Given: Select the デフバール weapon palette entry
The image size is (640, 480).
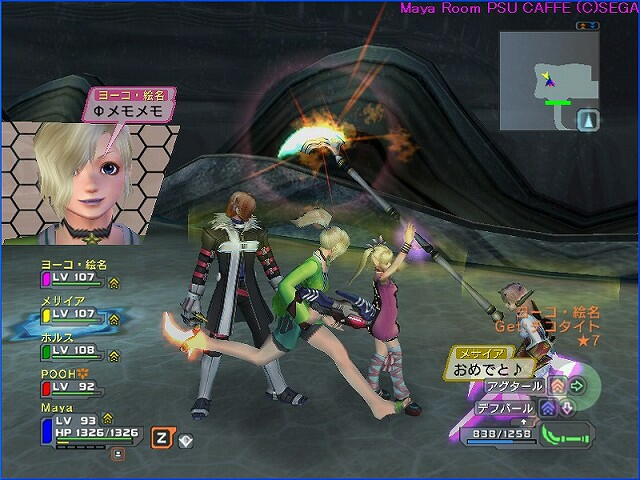Looking at the screenshot, I should pyautogui.click(x=506, y=408).
